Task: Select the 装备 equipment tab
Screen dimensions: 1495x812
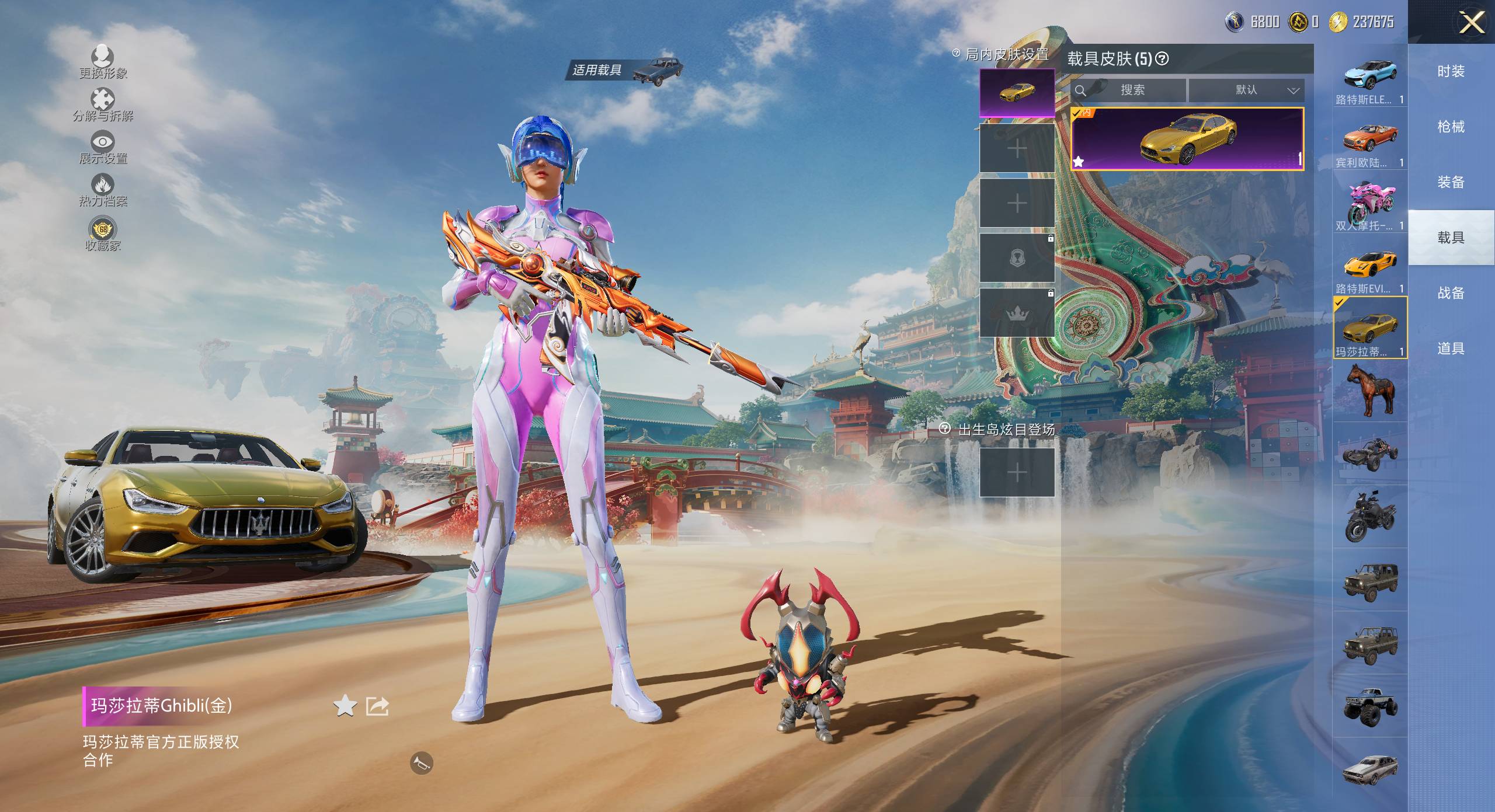Action: point(1451,182)
